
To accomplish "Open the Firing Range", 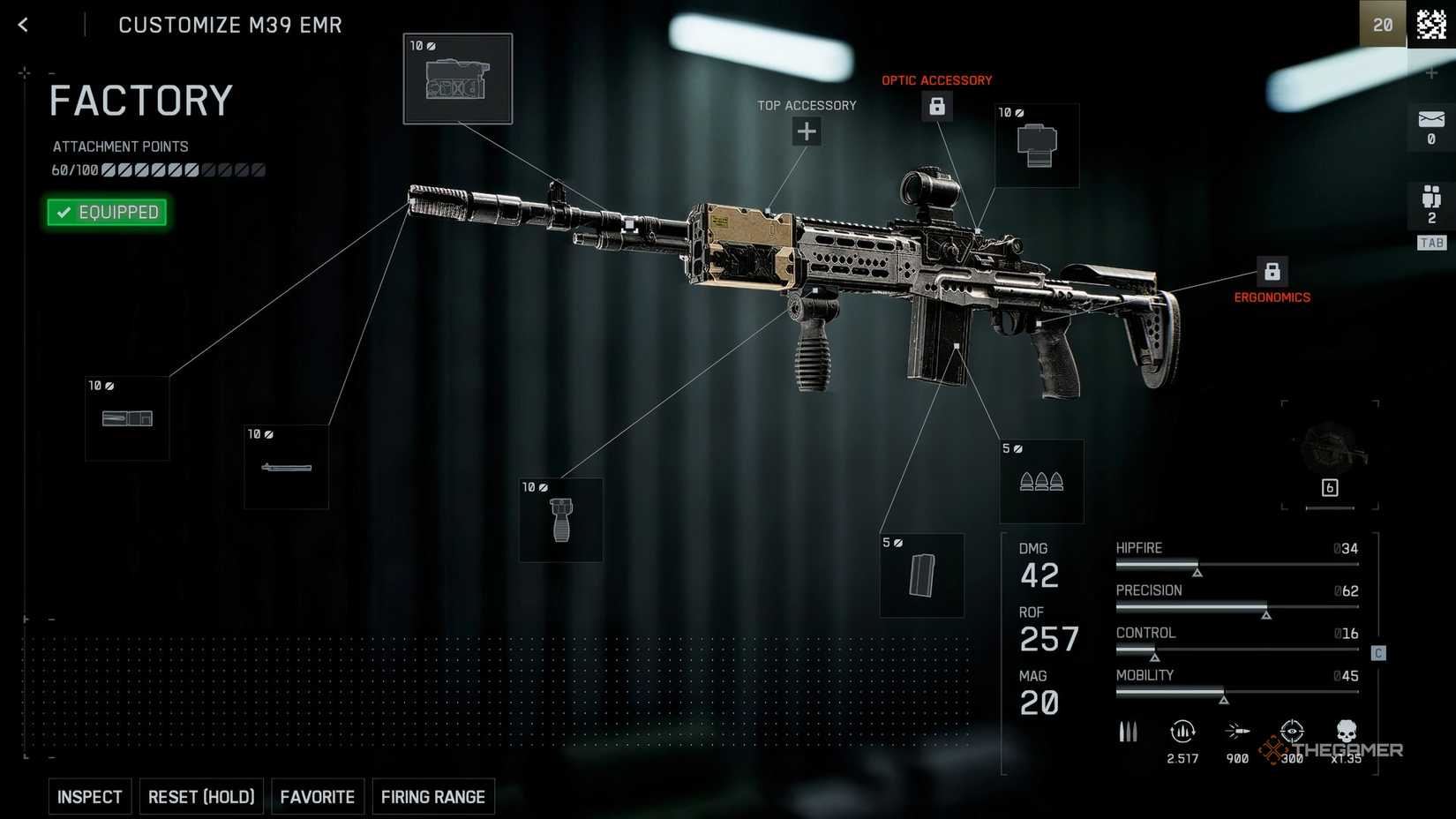I will coord(433,796).
